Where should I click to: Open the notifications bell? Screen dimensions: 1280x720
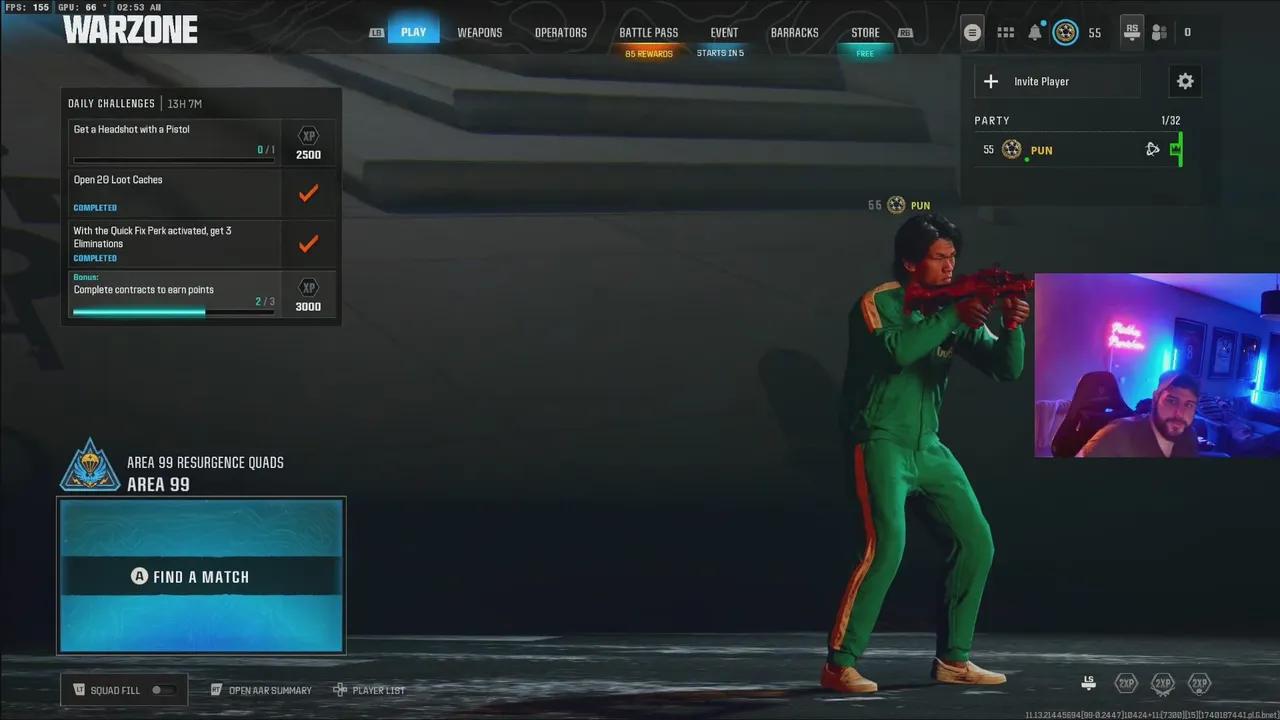pyautogui.click(x=1035, y=32)
